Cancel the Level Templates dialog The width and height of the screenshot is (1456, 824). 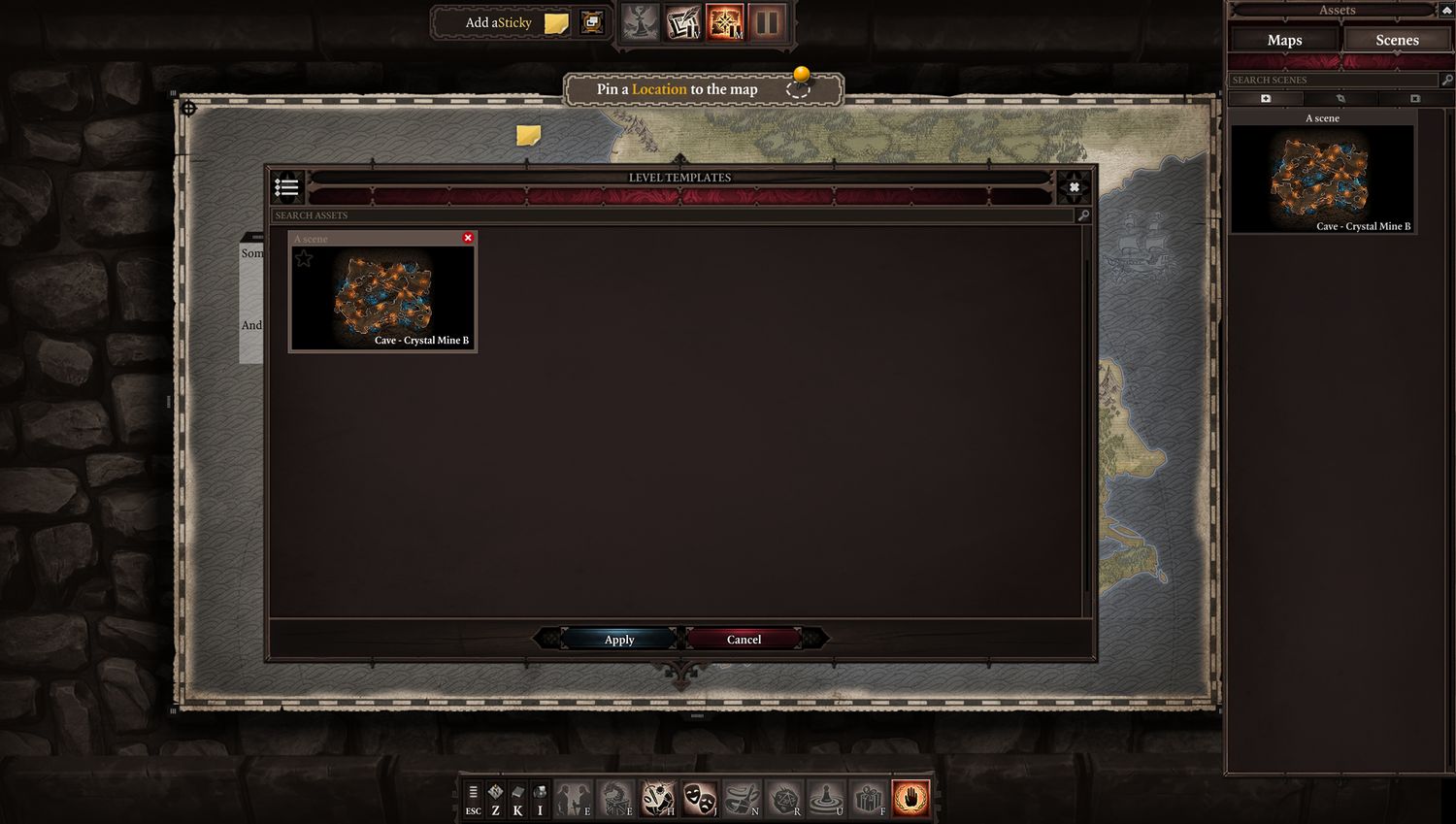744,640
